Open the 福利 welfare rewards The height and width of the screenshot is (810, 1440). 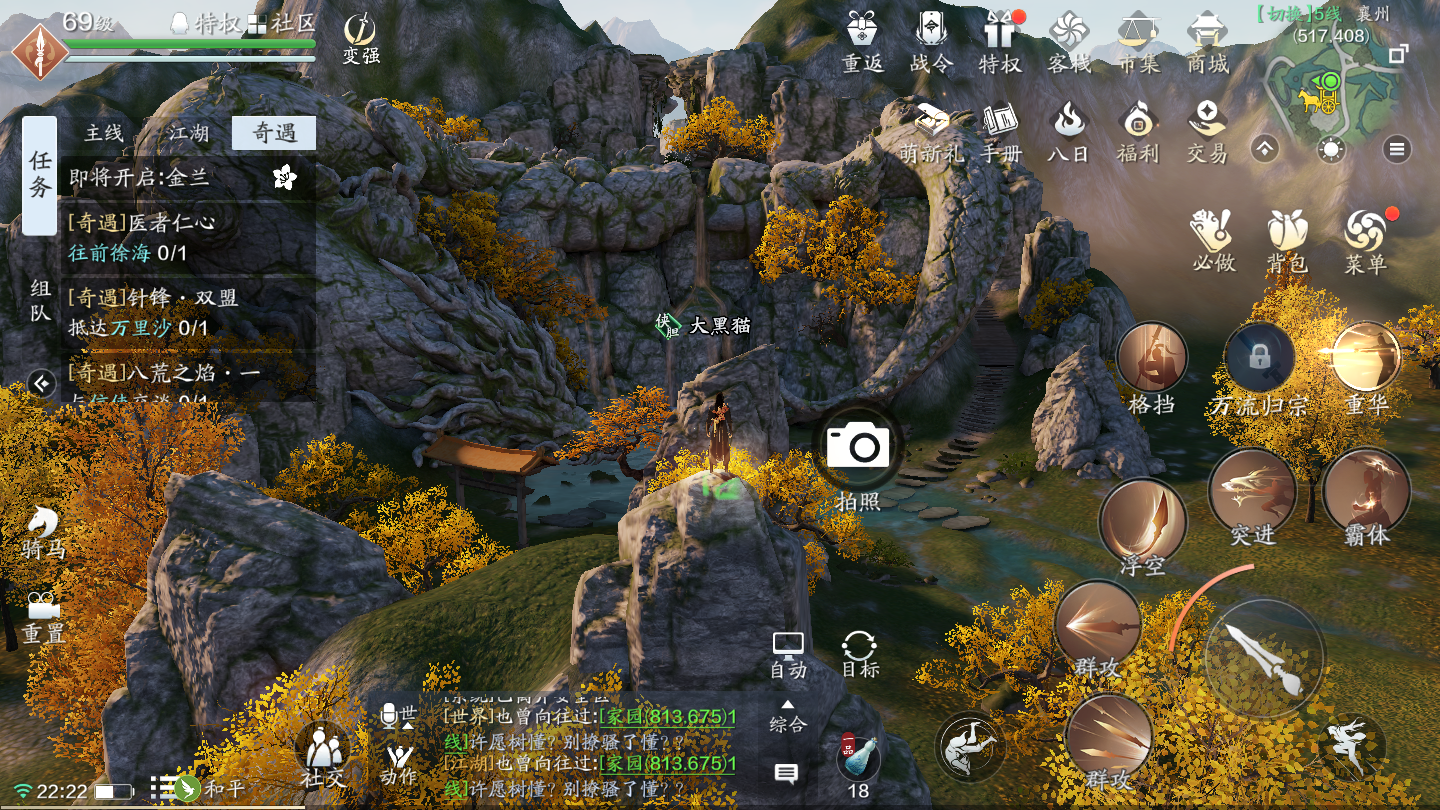coord(1137,132)
